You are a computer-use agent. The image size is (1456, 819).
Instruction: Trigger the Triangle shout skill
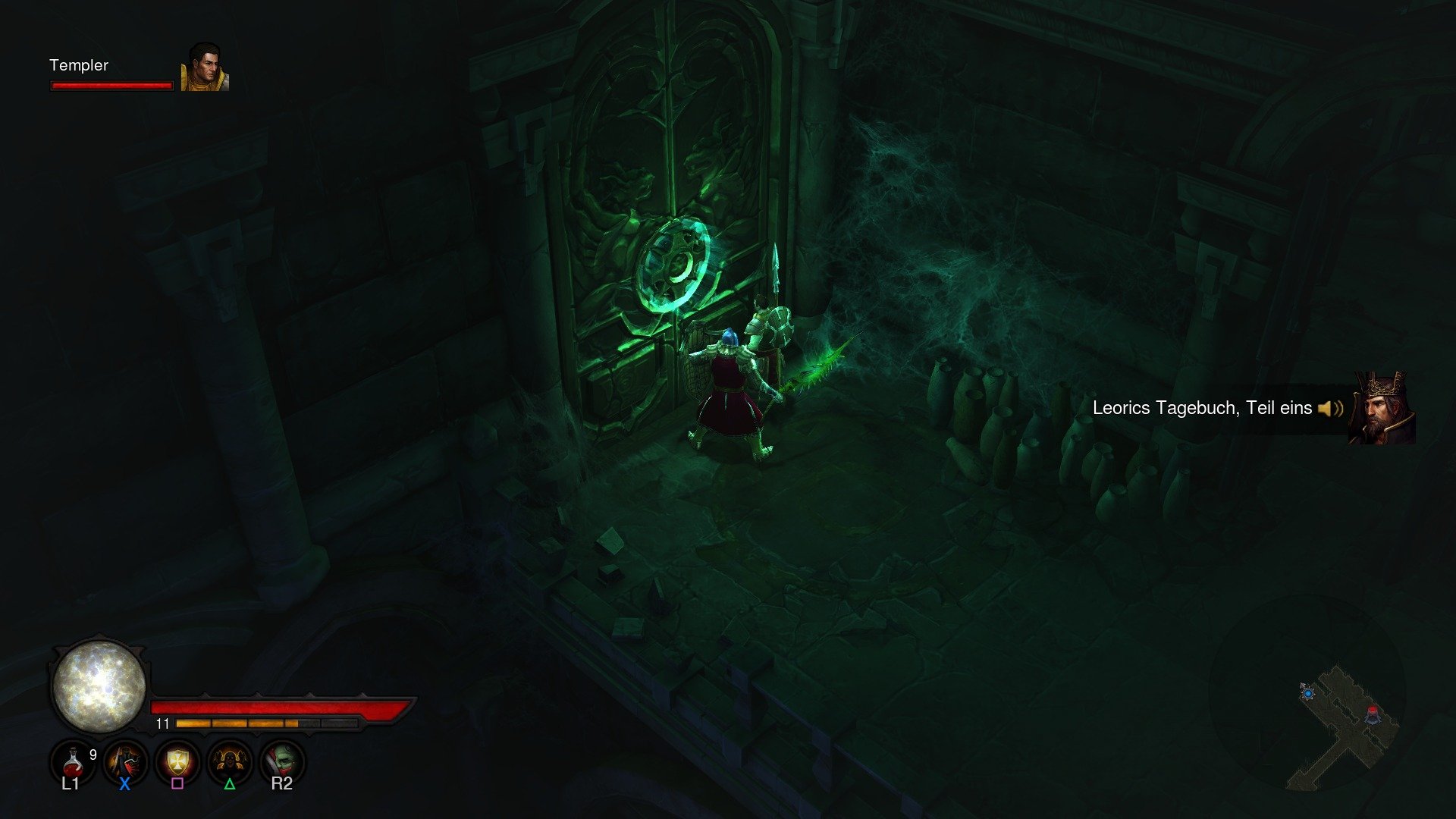pyautogui.click(x=231, y=762)
